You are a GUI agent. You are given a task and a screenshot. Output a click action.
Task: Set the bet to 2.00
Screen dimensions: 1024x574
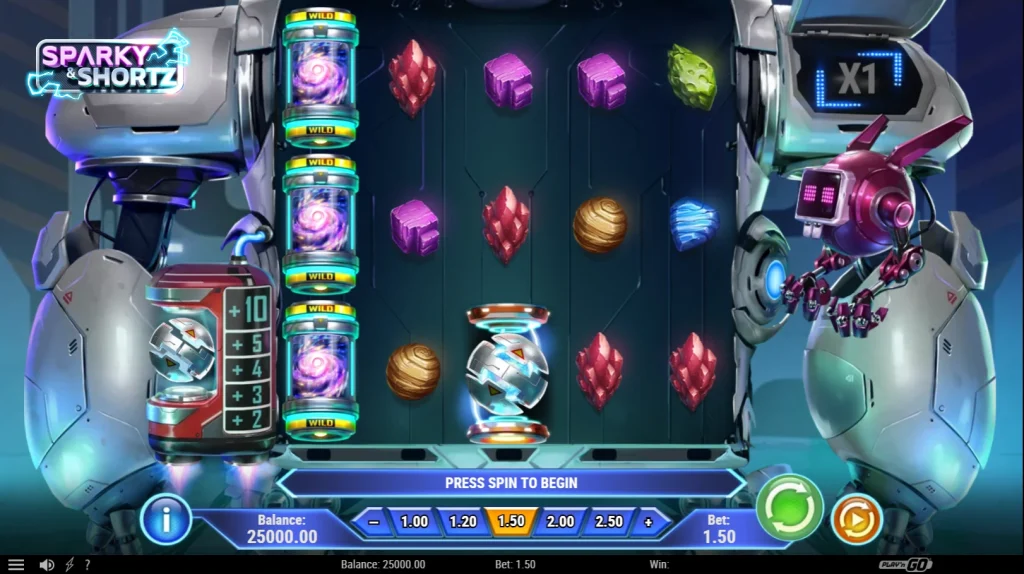click(x=560, y=522)
